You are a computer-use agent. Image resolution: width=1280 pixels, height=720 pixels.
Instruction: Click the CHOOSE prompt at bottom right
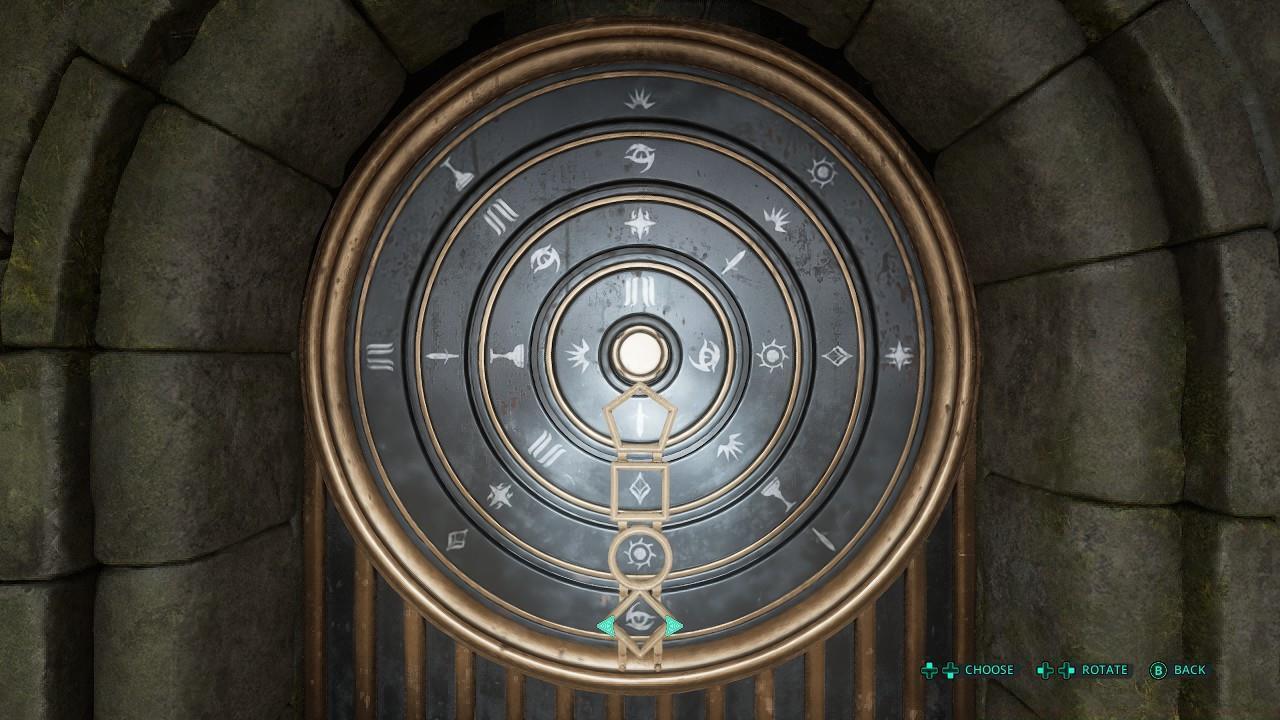tap(988, 670)
